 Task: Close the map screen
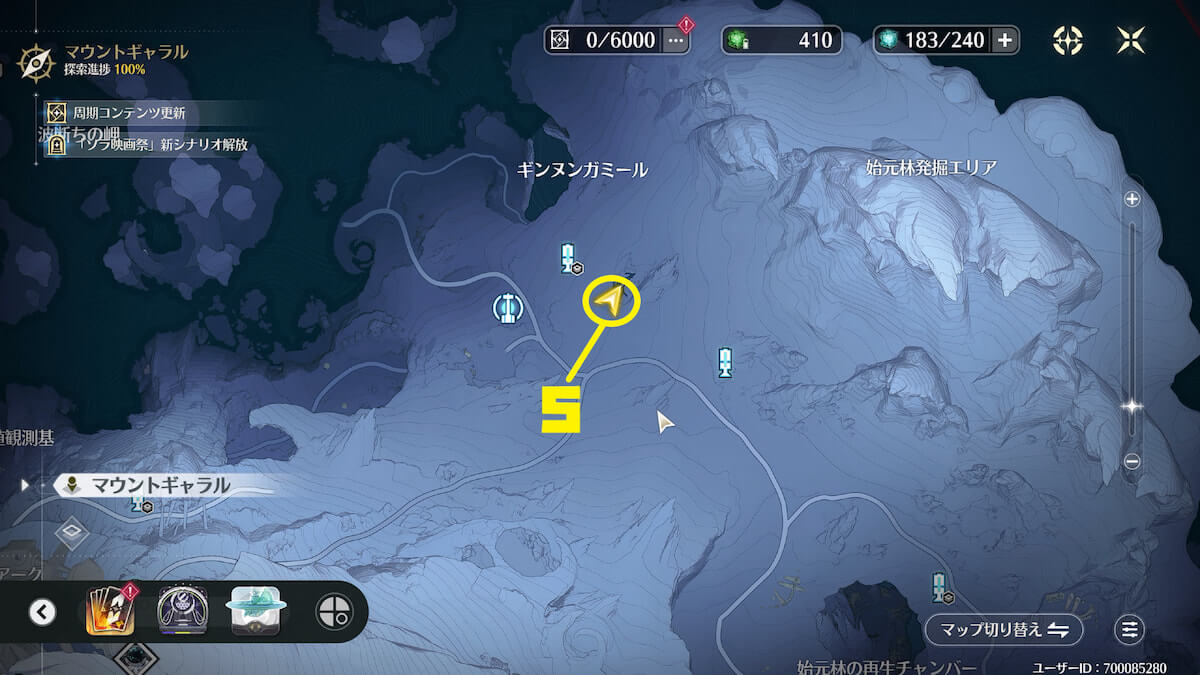[1130, 40]
